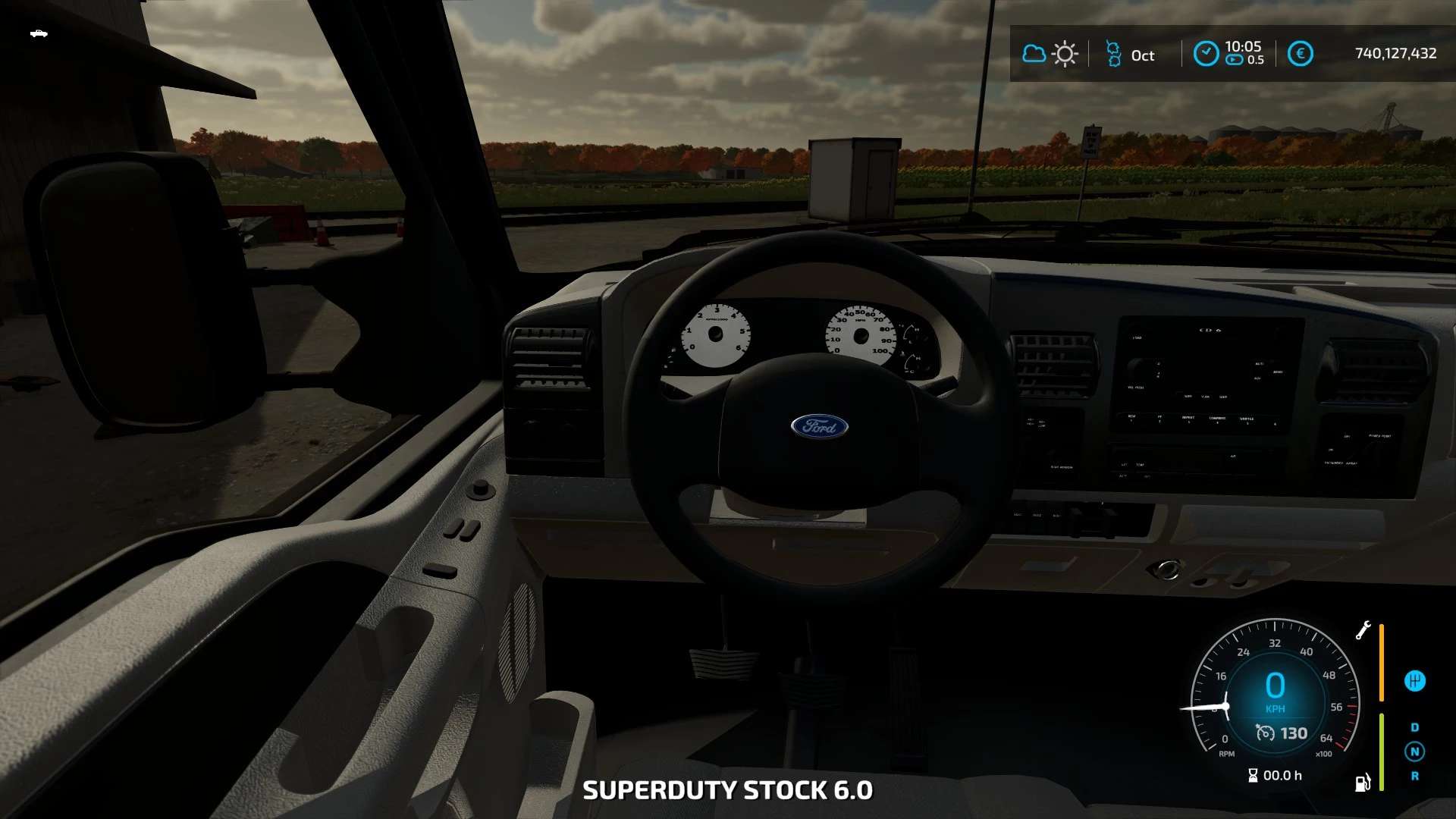Click the blue gearbox shifter icon

pos(1414,681)
